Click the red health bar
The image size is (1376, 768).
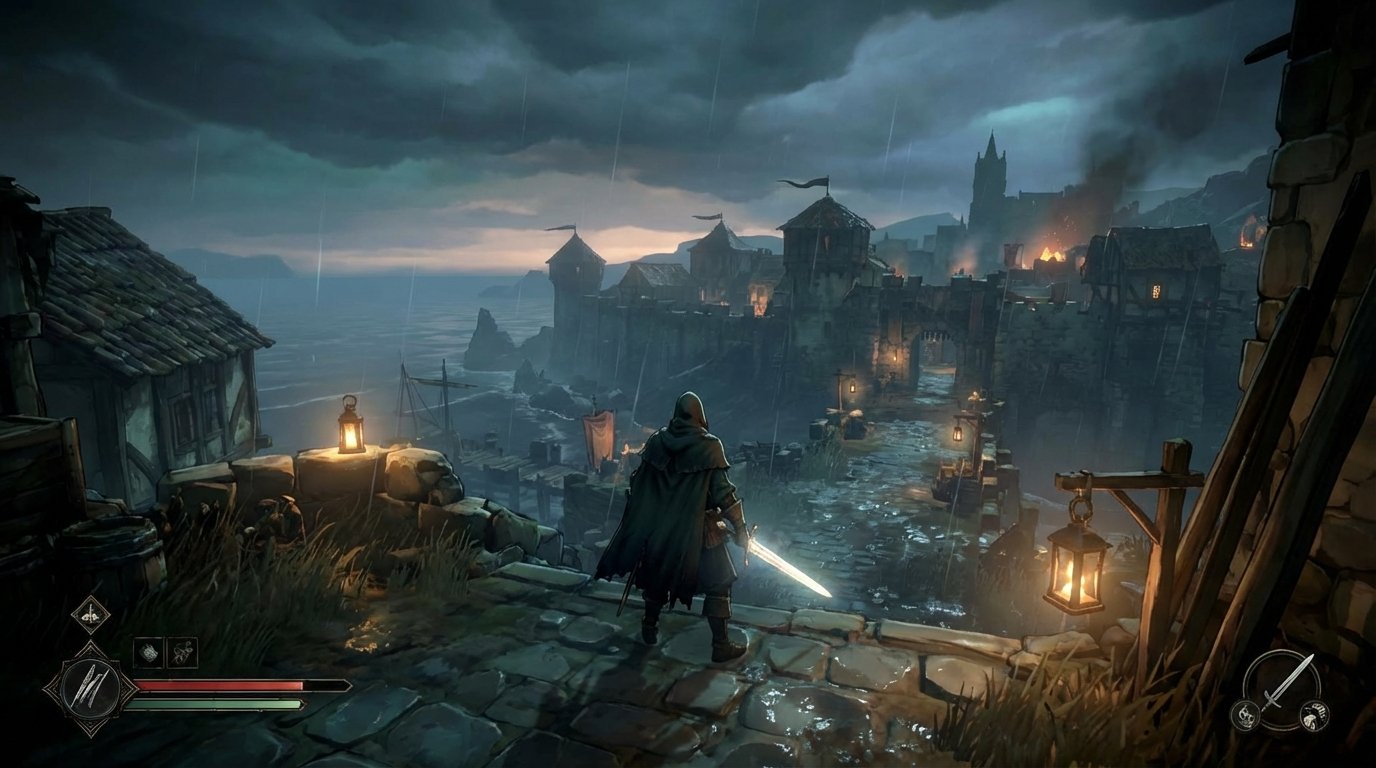coord(220,686)
